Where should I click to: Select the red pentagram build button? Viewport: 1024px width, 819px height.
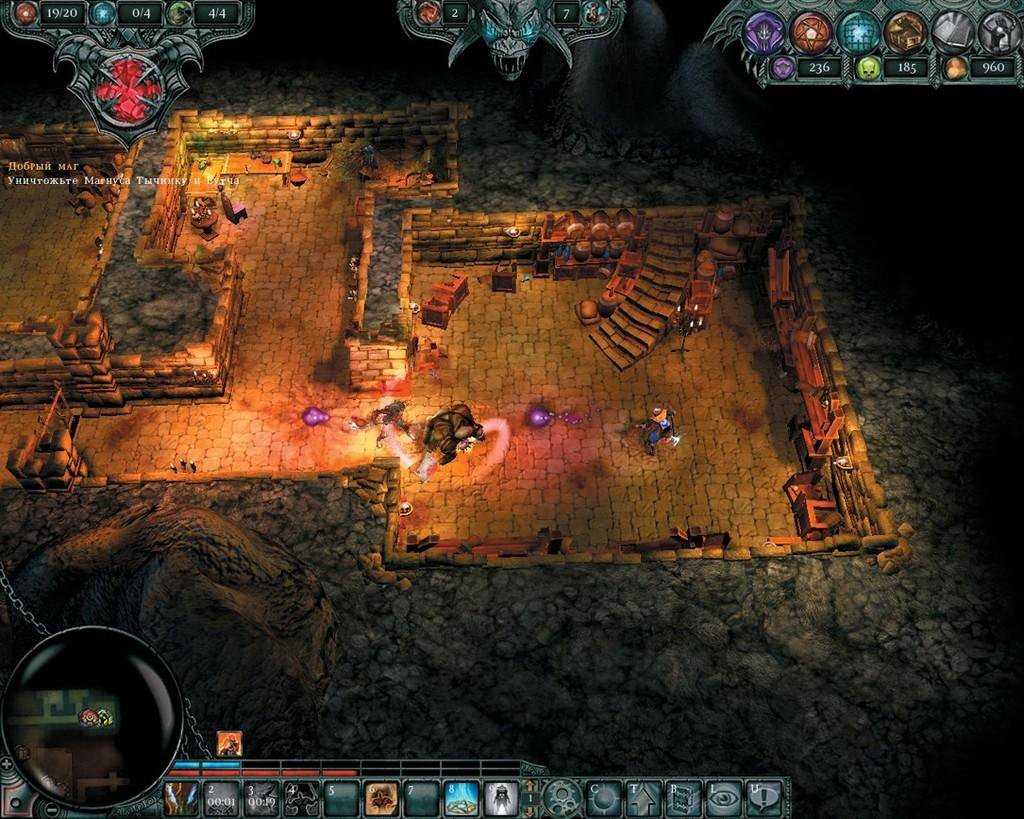(x=811, y=32)
